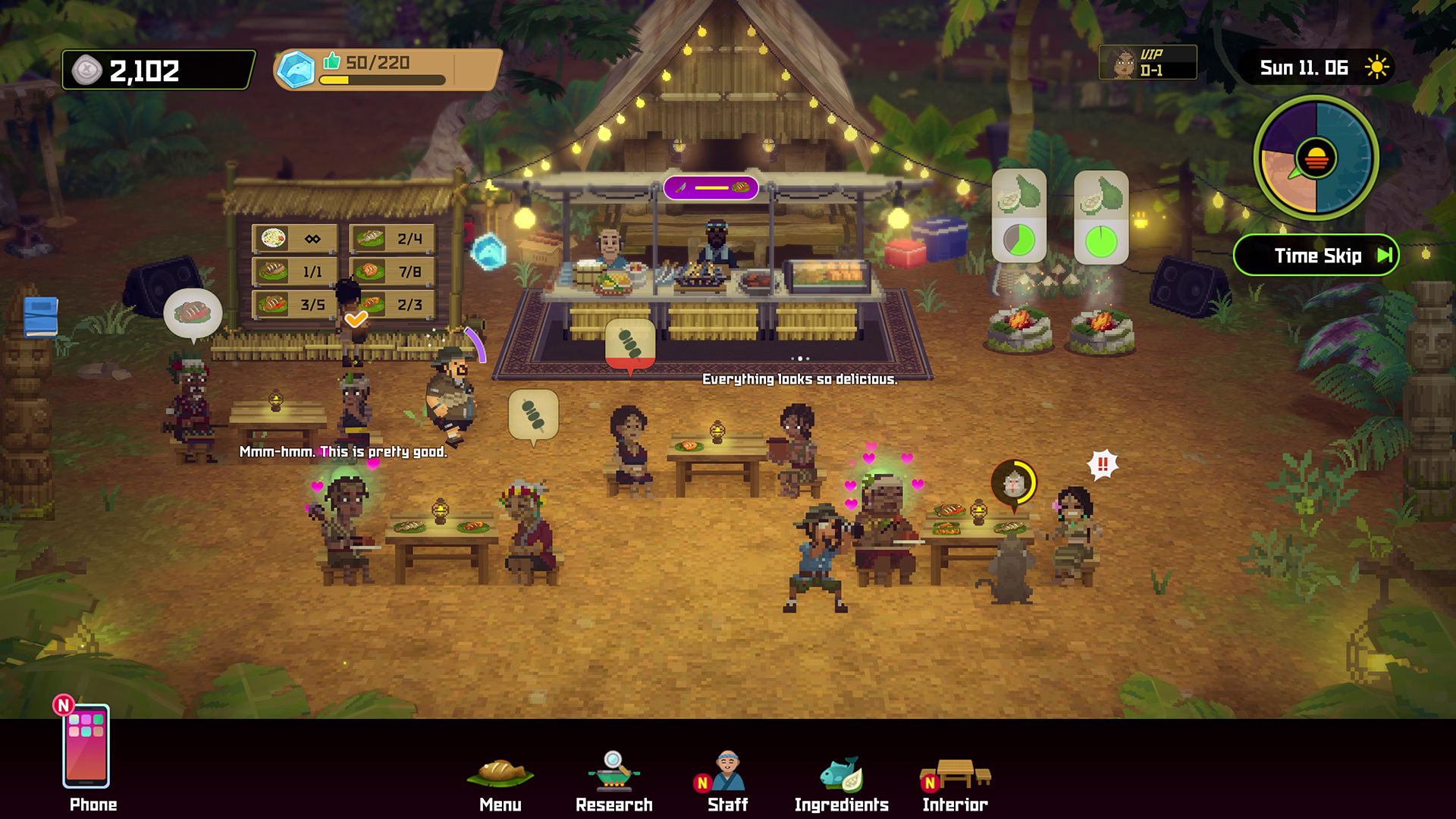Select the noodle dish with infinite stock
Viewport: 1456px width, 819px height.
click(x=294, y=237)
